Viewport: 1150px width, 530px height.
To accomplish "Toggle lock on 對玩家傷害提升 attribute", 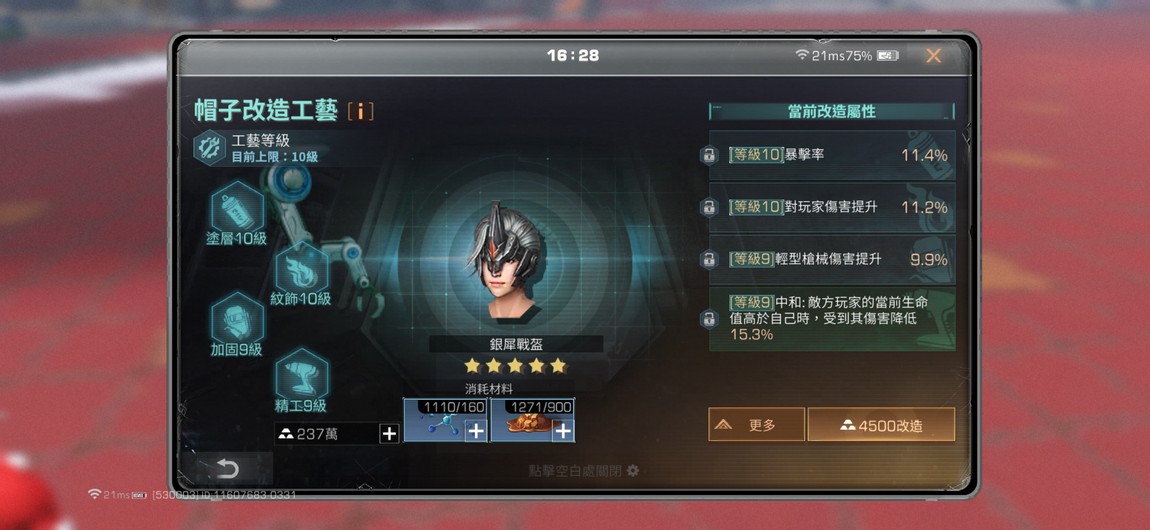I will click(708, 208).
